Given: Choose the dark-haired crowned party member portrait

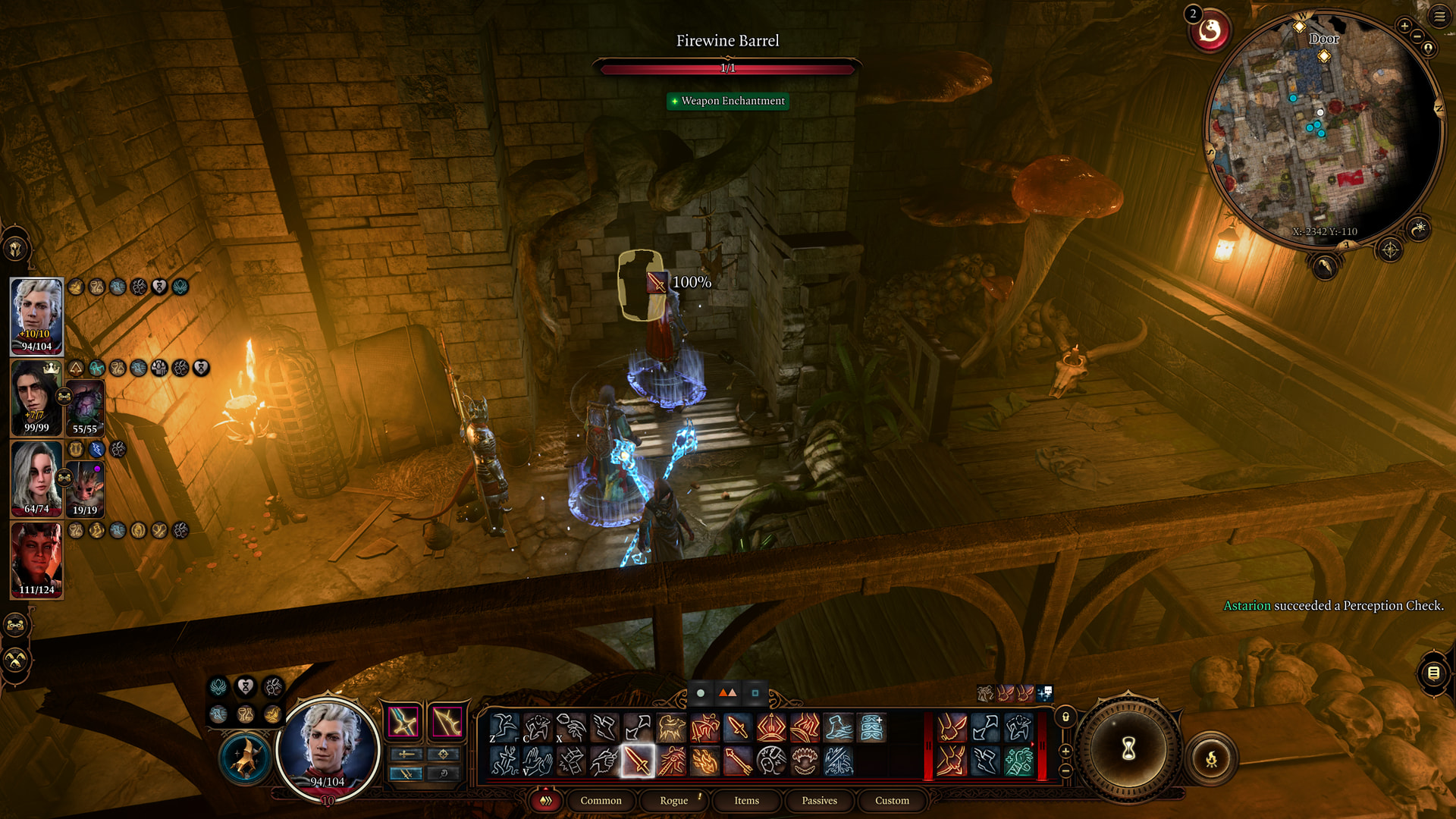Looking at the screenshot, I should coord(36,397).
